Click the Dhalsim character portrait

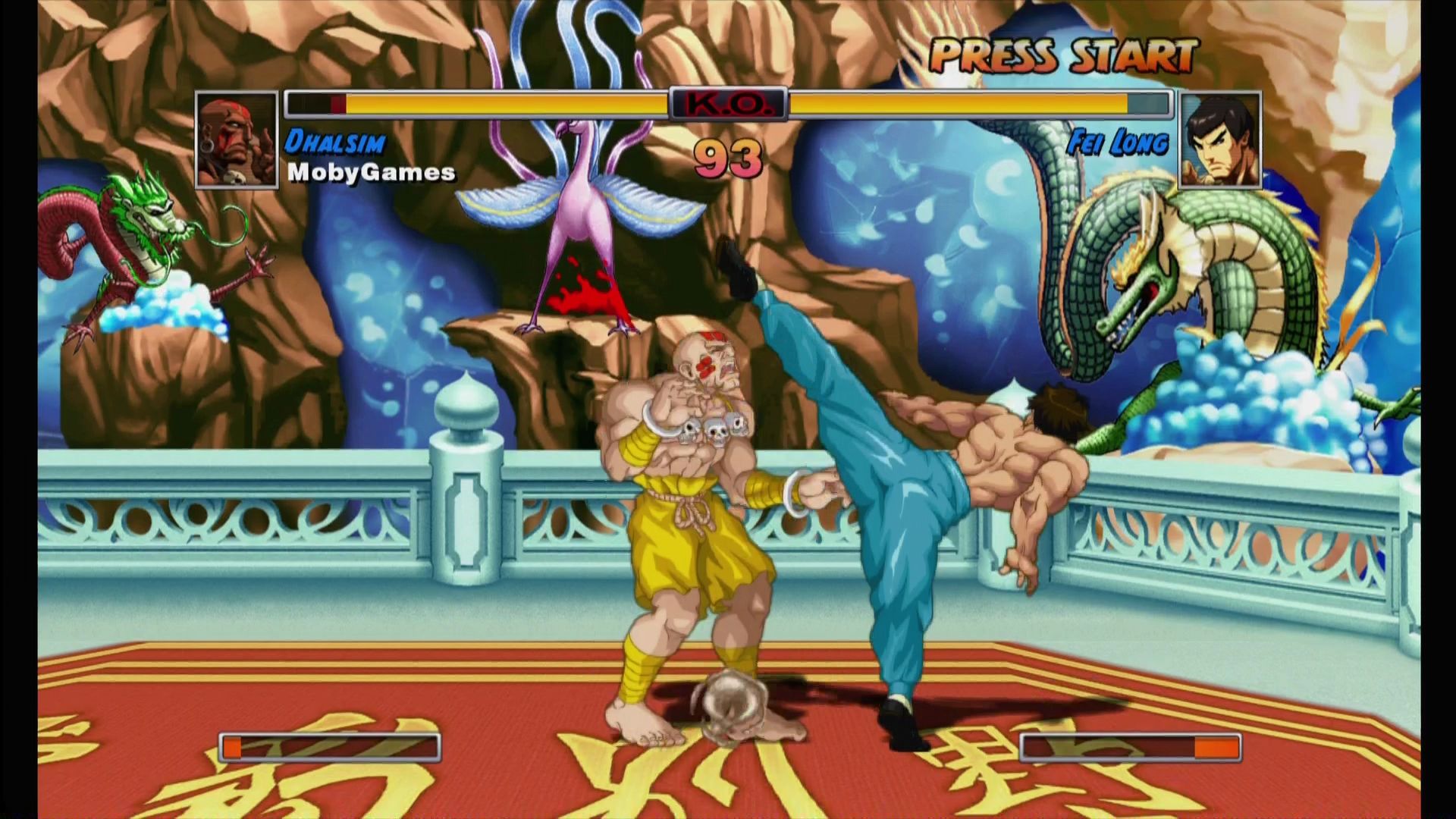237,140
